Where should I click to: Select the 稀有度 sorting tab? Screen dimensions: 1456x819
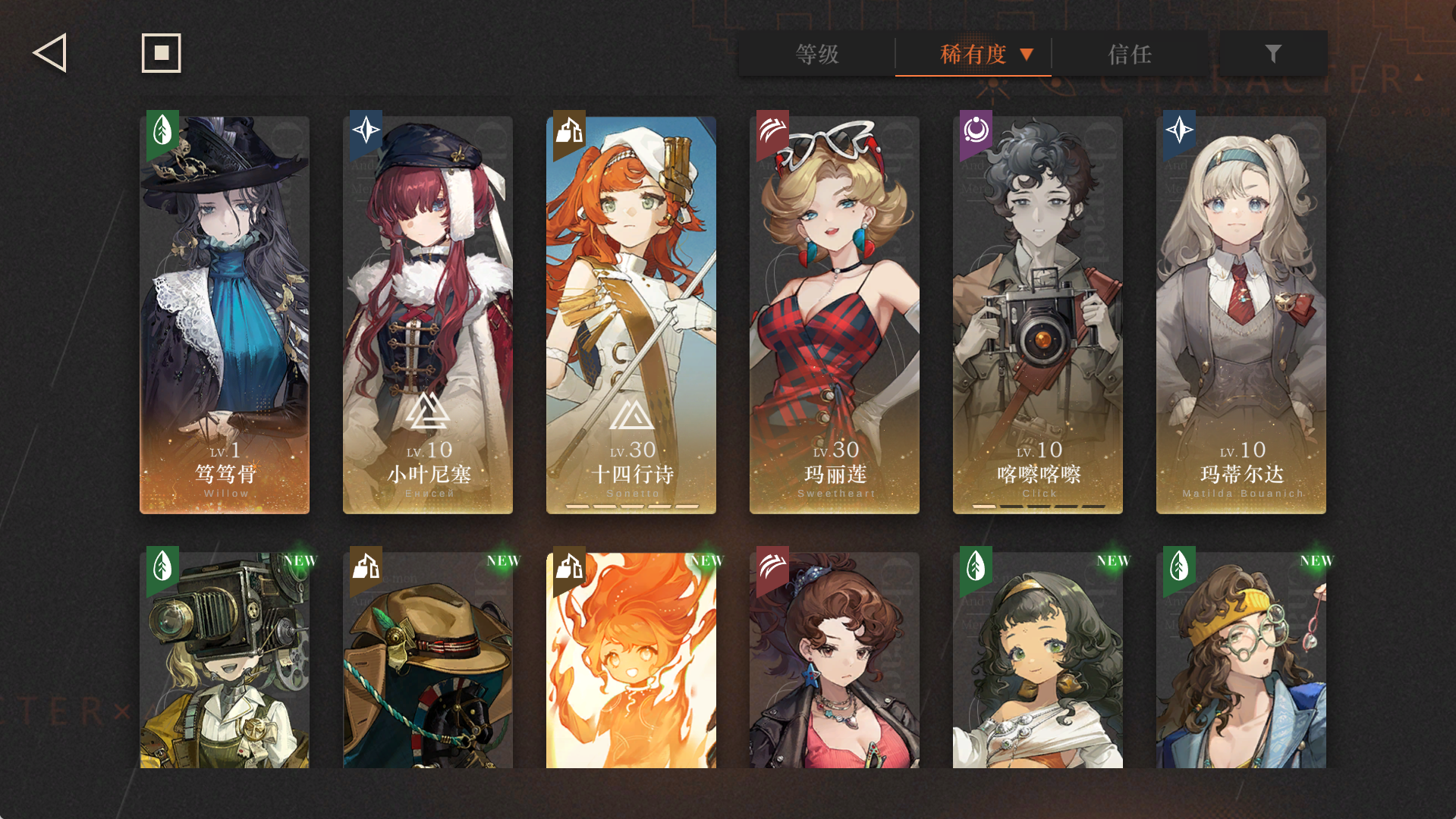pos(973,55)
